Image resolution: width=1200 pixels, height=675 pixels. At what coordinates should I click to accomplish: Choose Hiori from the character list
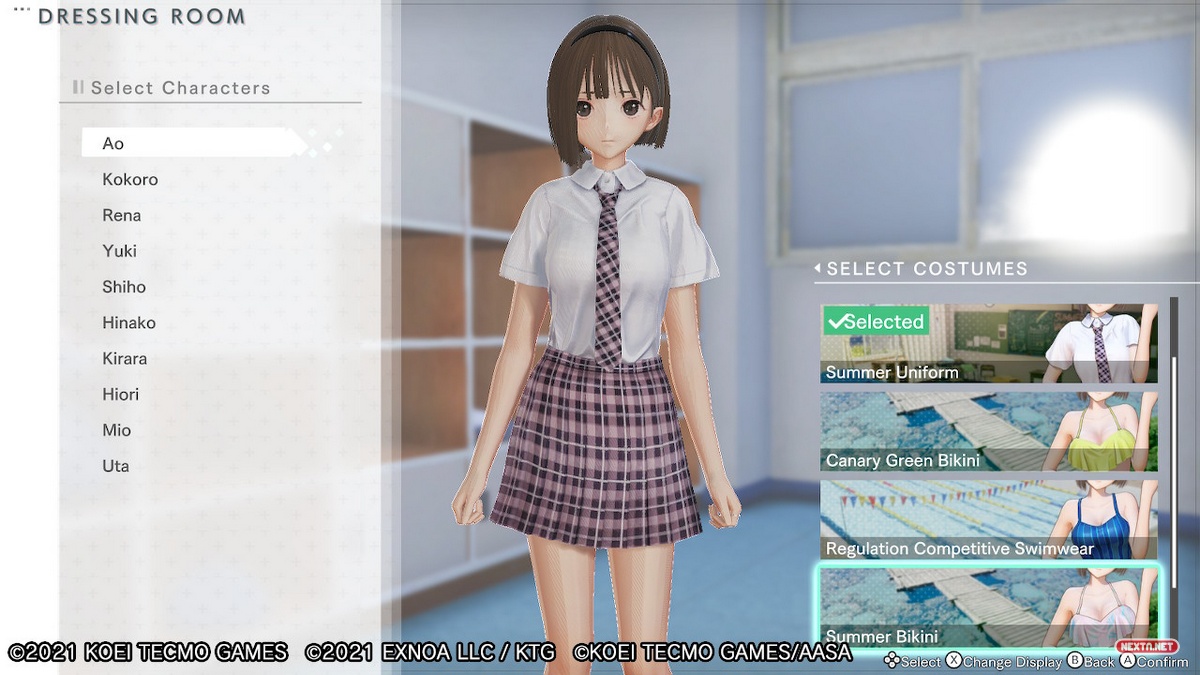(x=120, y=394)
